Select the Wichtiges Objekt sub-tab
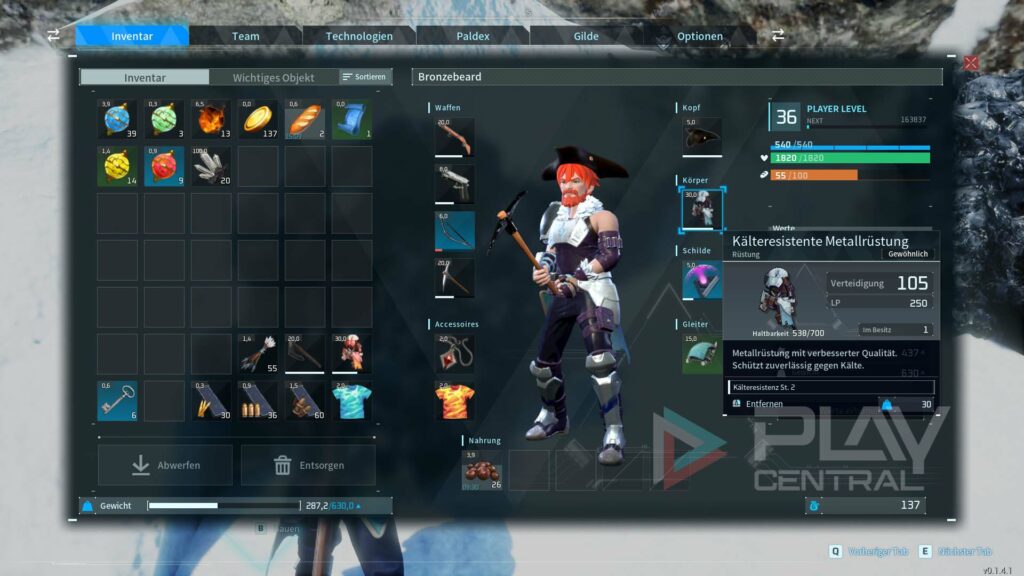Screen dimensions: 1024x576 pos(273,78)
